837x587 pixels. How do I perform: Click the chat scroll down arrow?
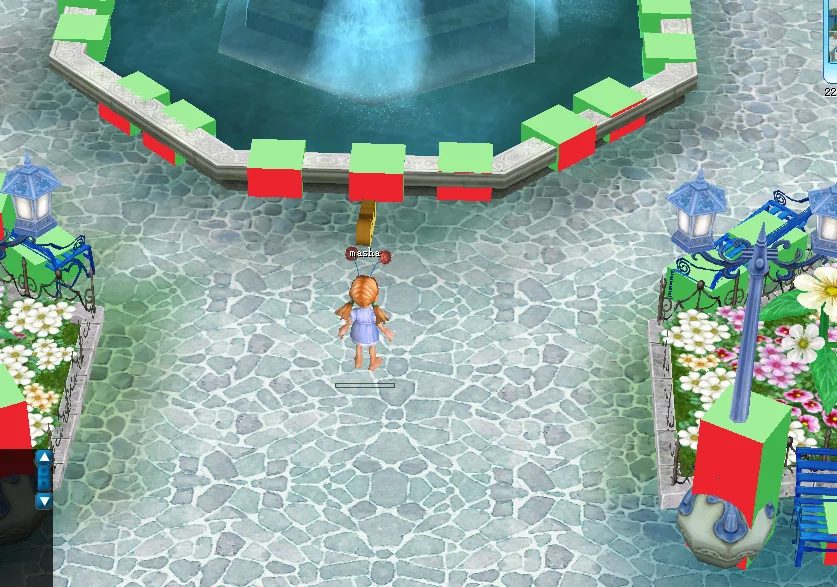44,500
